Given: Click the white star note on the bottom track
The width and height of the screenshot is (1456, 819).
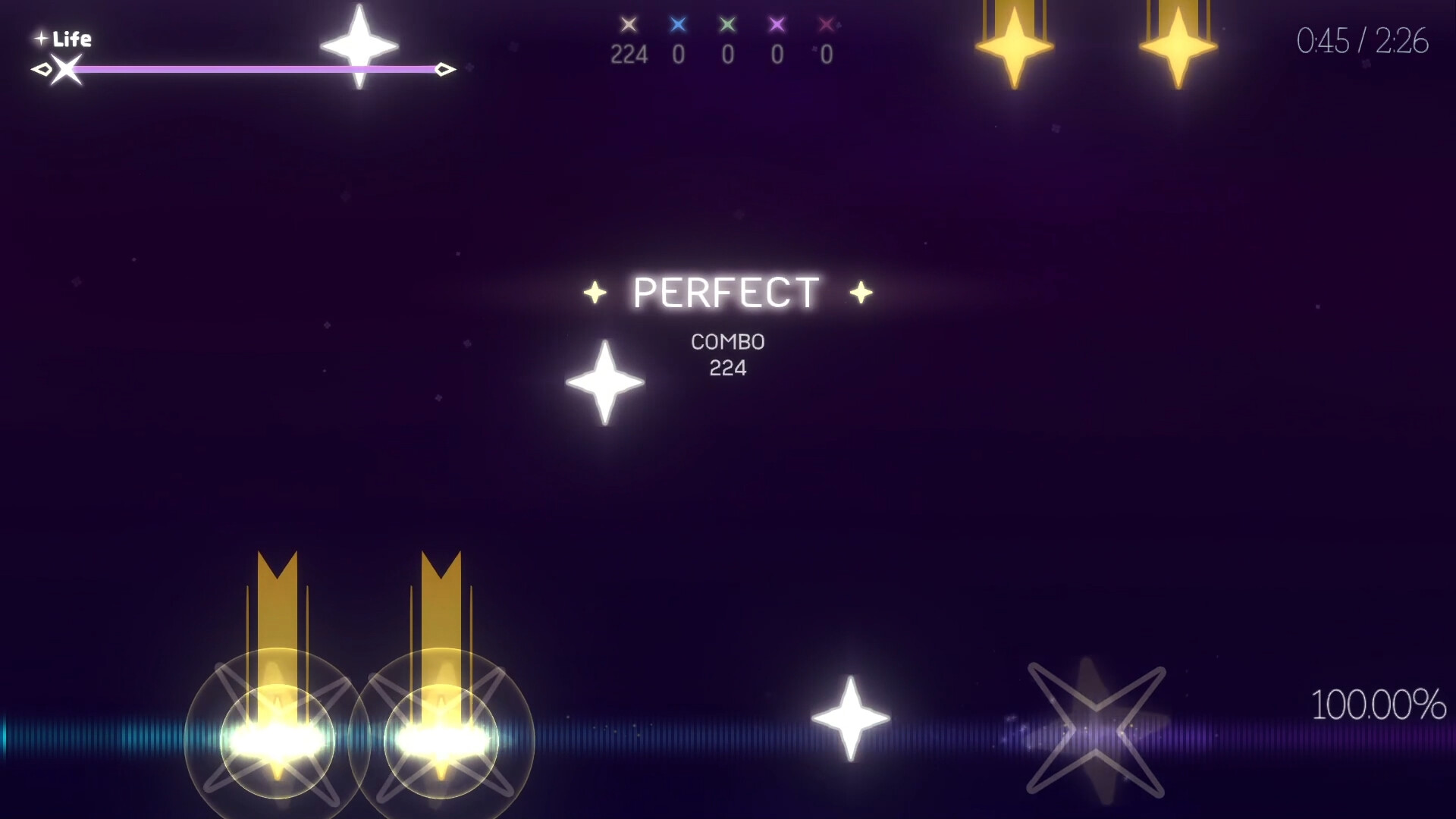Looking at the screenshot, I should coord(849,717).
